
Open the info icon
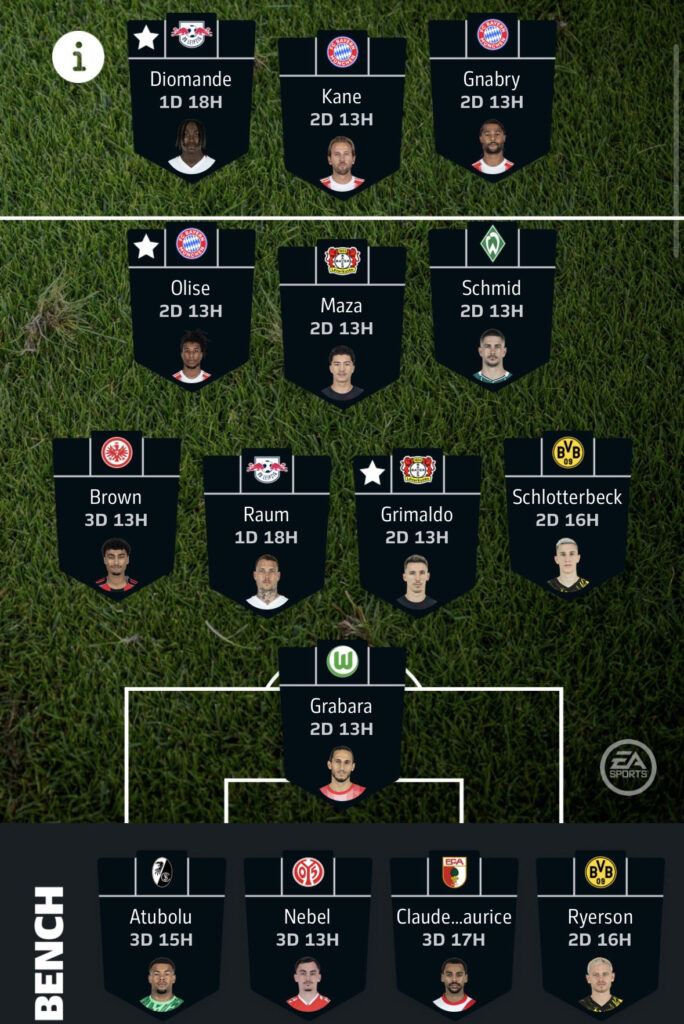pos(78,56)
